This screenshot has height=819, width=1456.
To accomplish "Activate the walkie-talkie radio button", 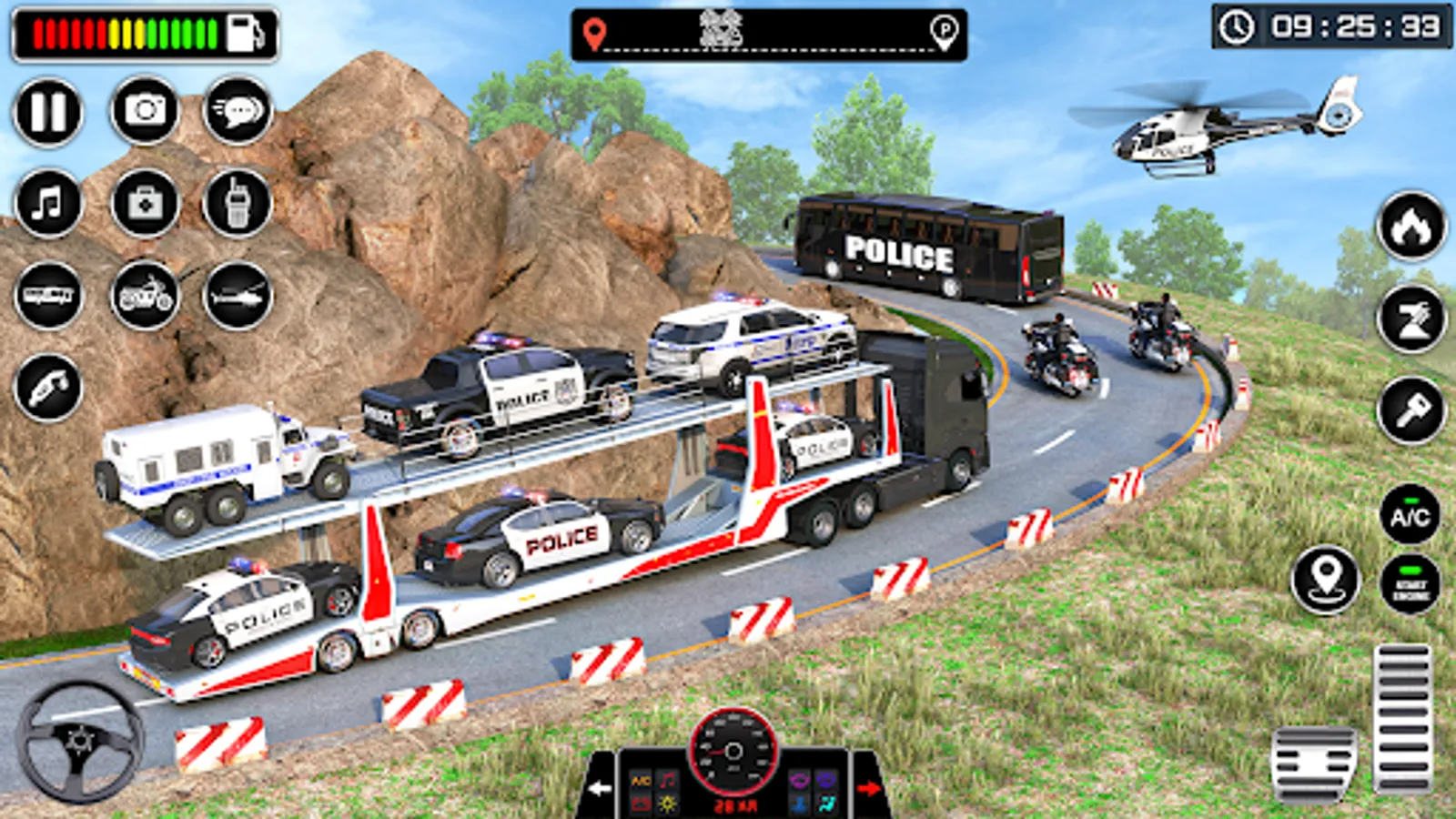I will [238, 203].
